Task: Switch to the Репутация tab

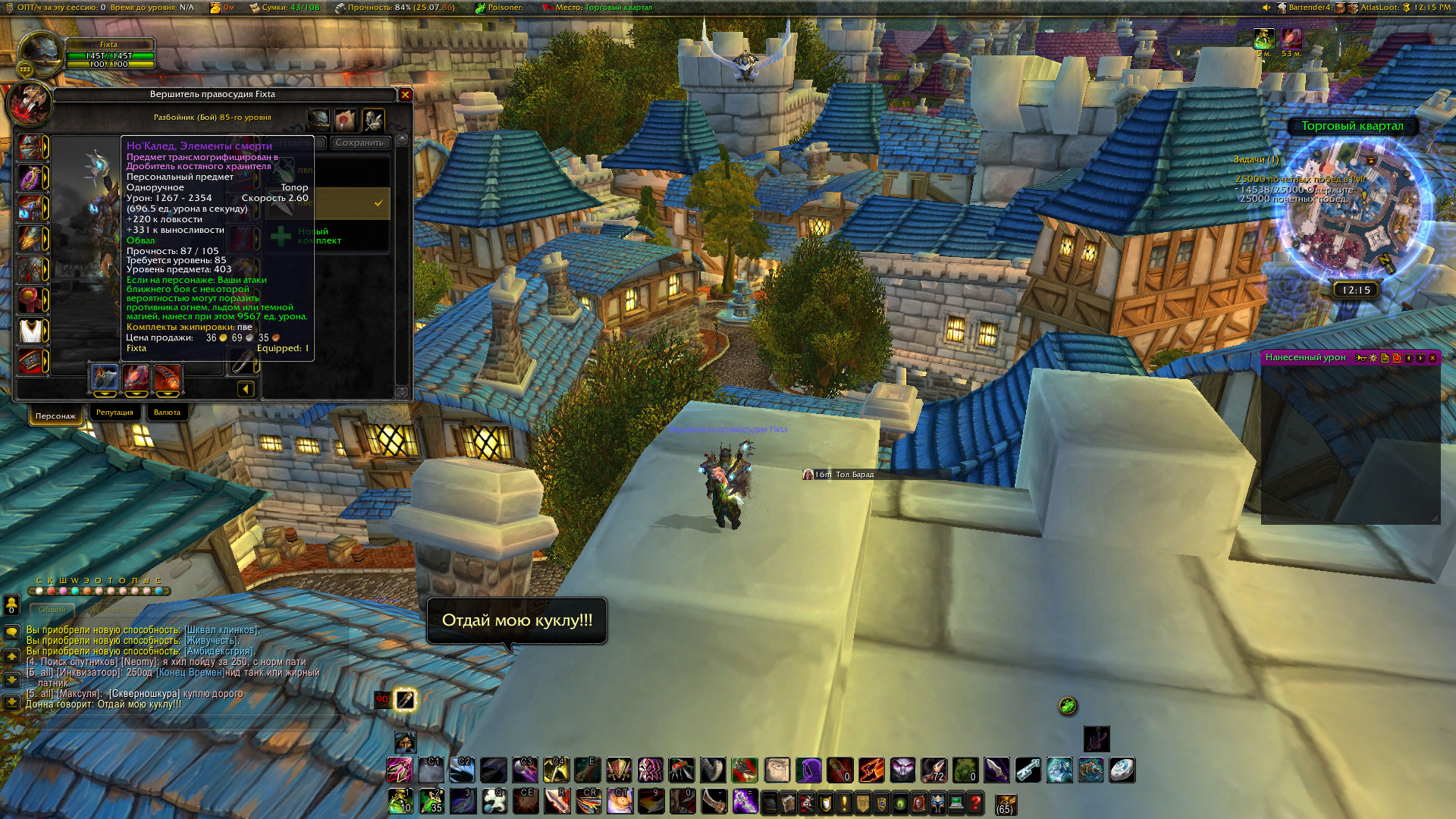Action: coord(115,413)
